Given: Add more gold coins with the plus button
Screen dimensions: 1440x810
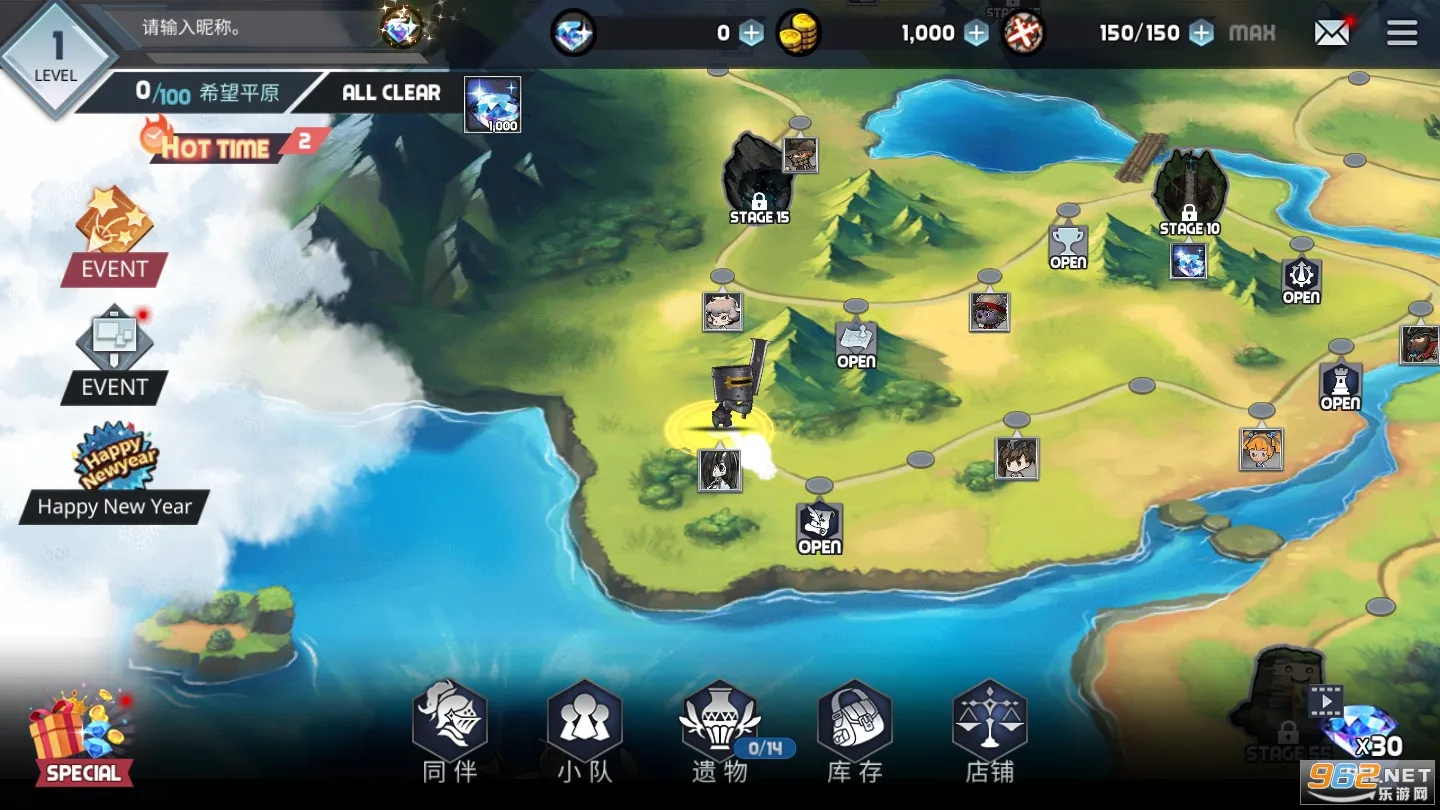Looking at the screenshot, I should 976,33.
